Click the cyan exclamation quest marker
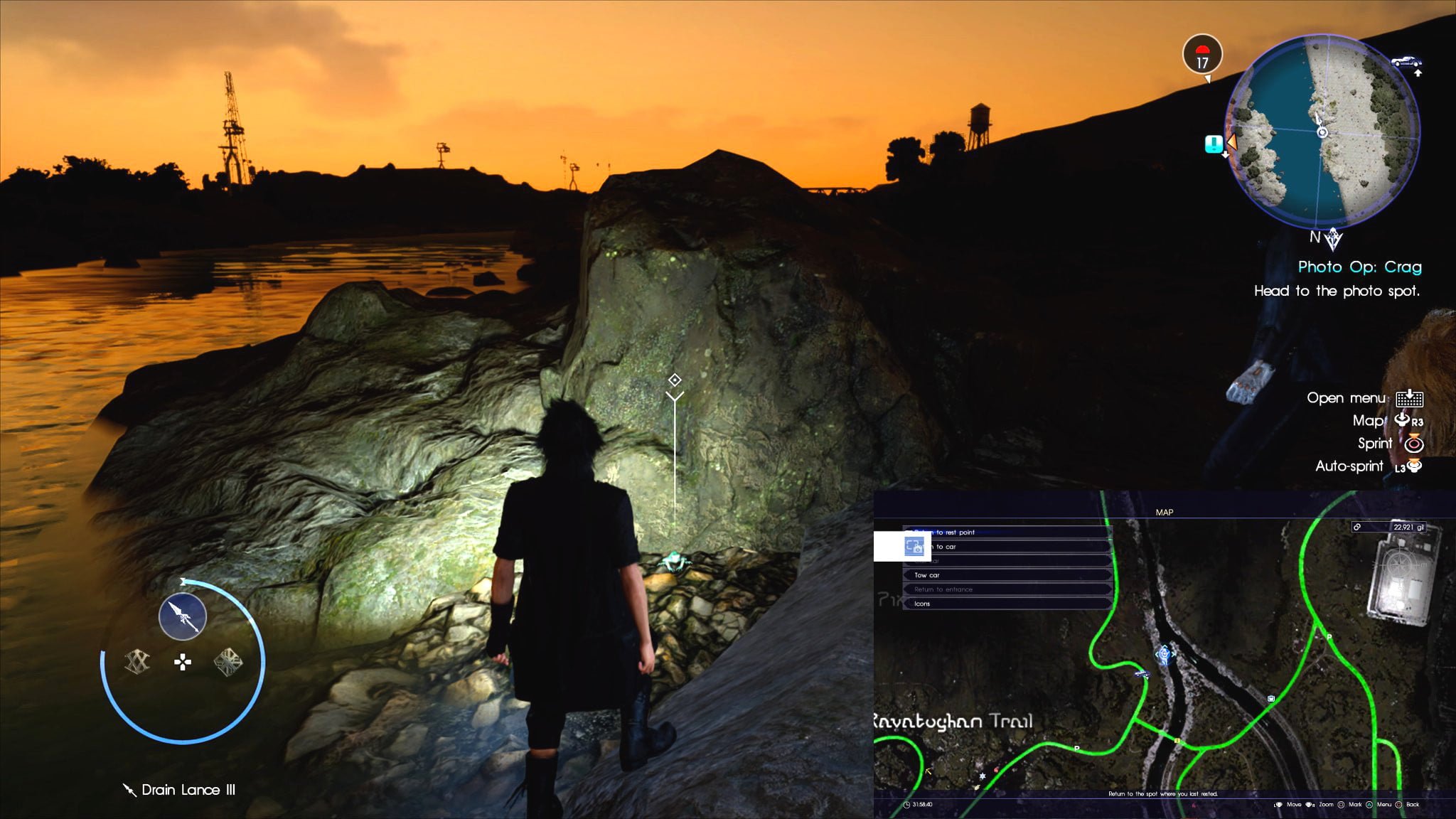Image resolution: width=1456 pixels, height=819 pixels. click(1214, 144)
